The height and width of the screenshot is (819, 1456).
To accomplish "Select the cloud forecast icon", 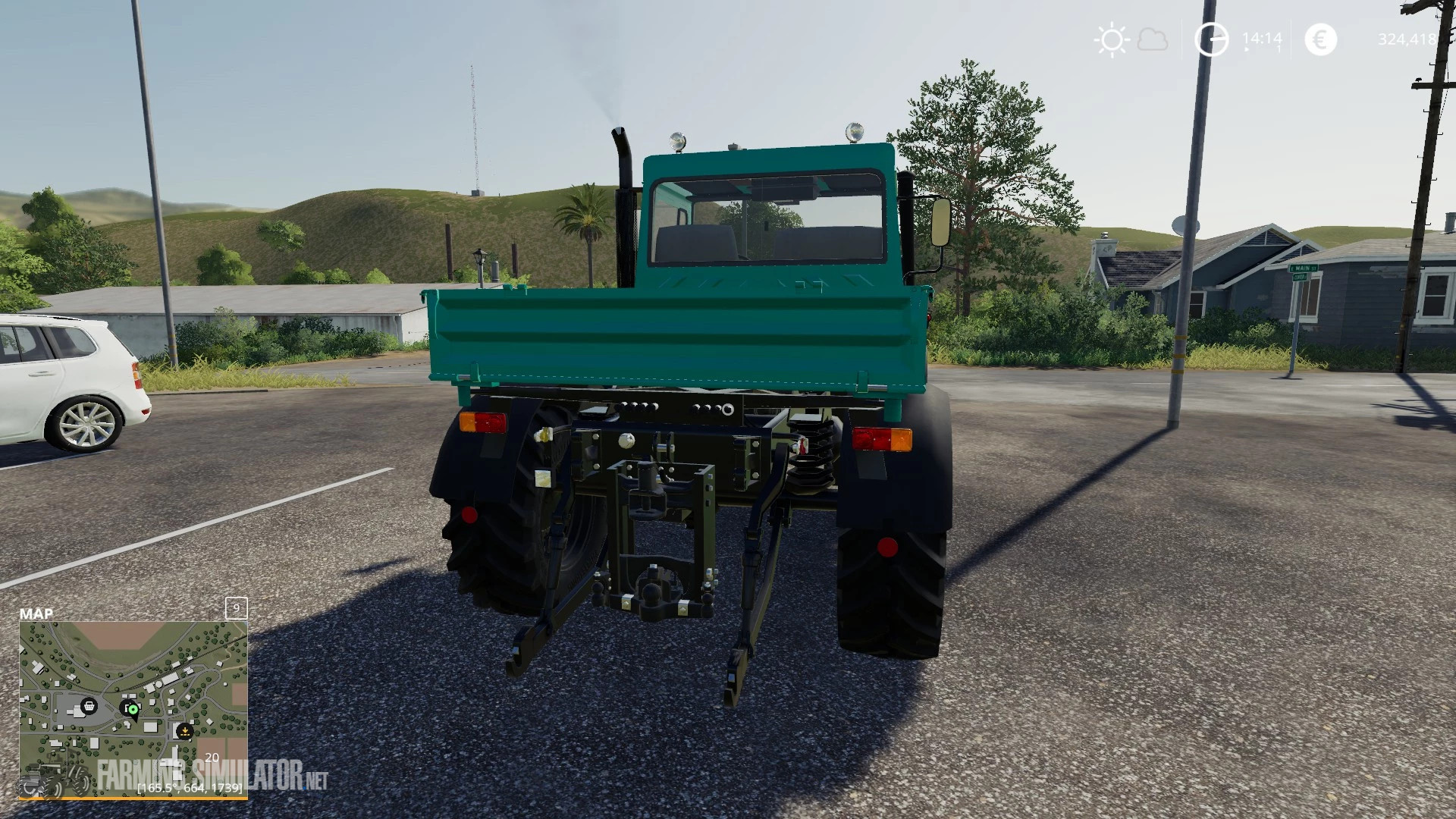I will (1153, 39).
